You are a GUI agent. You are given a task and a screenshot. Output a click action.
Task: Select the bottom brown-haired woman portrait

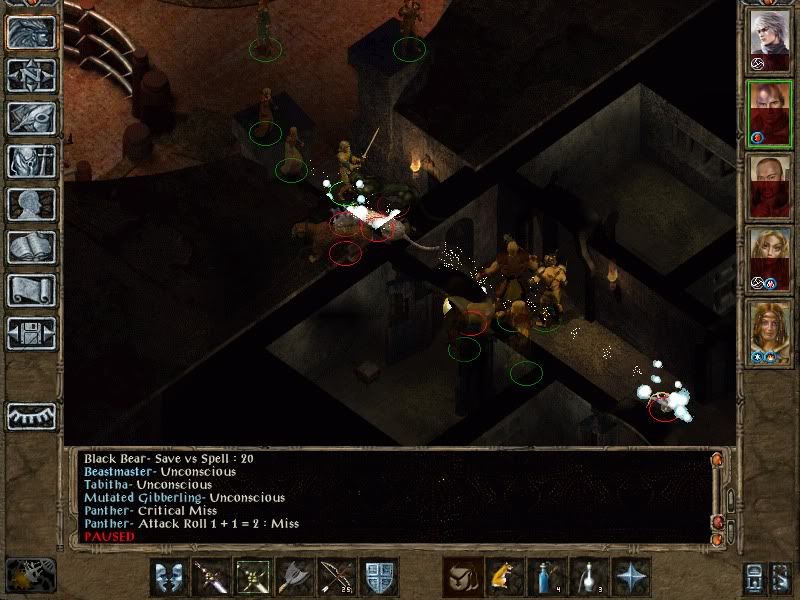pyautogui.click(x=769, y=333)
